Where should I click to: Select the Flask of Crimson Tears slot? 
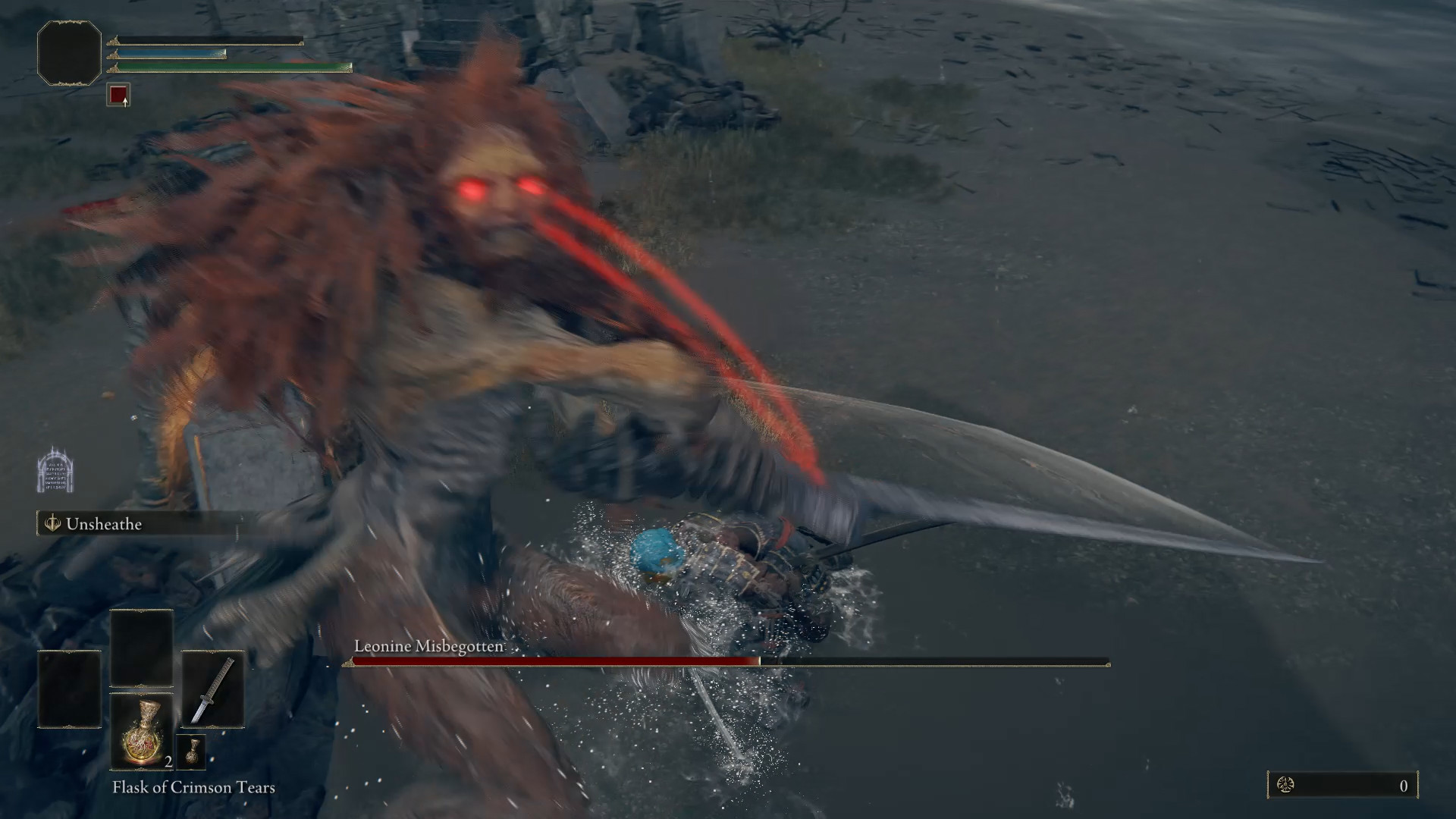[x=142, y=731]
